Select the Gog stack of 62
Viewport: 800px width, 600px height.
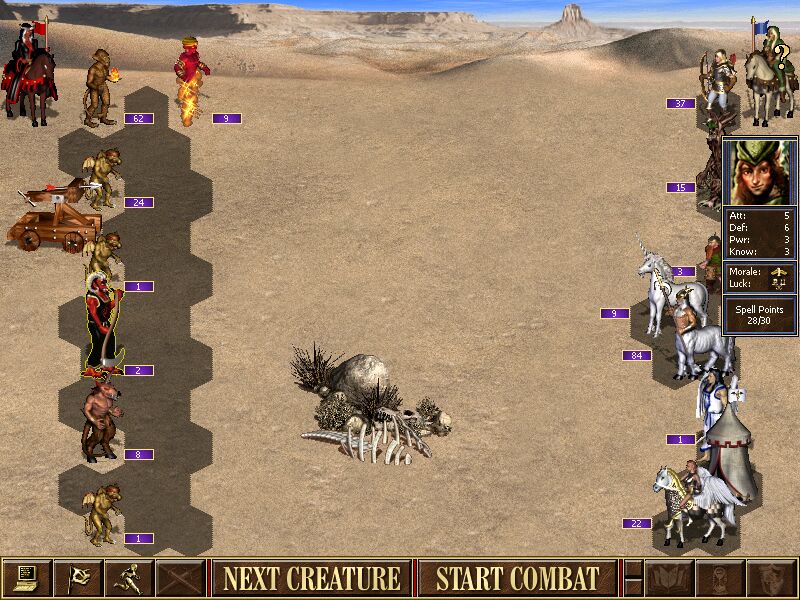coord(100,88)
